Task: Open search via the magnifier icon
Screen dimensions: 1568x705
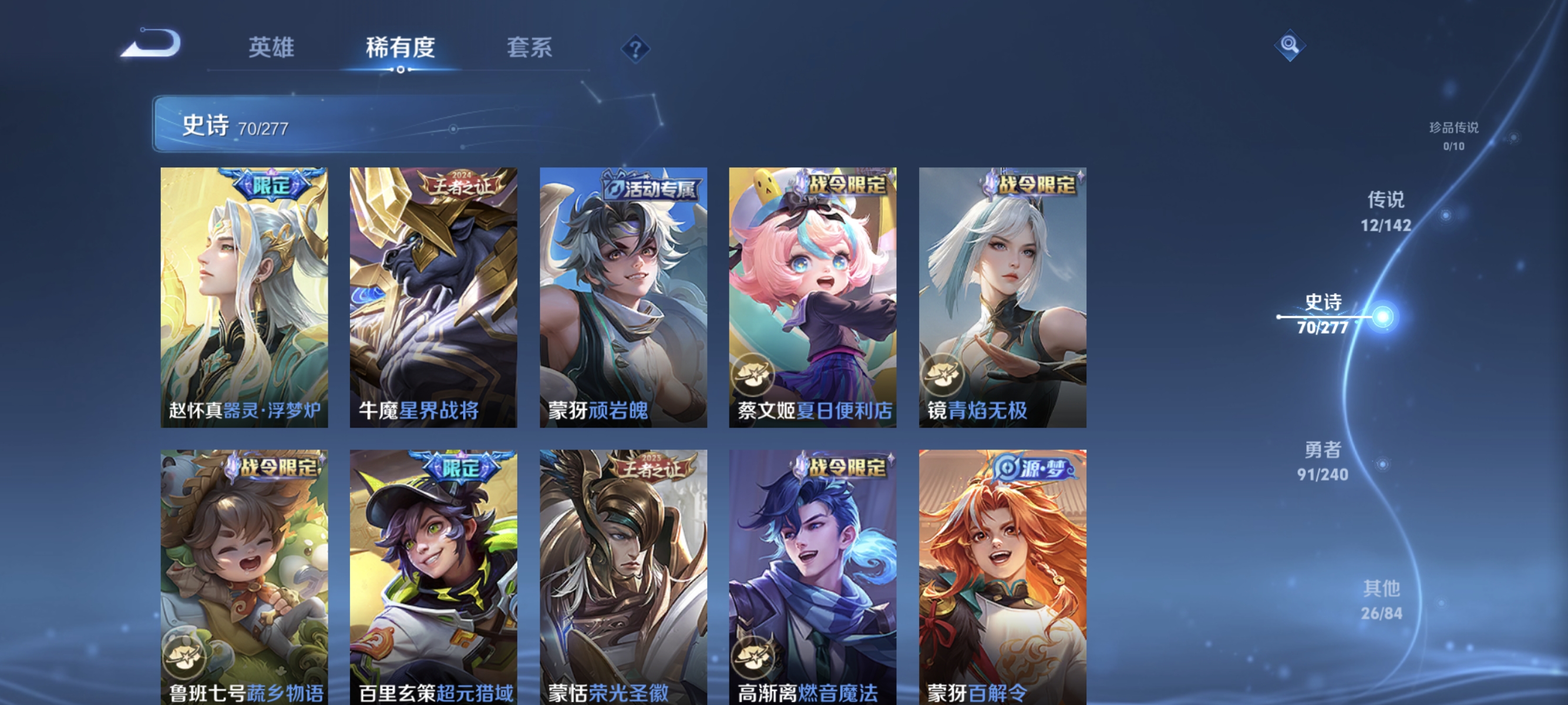Action: (x=1290, y=45)
